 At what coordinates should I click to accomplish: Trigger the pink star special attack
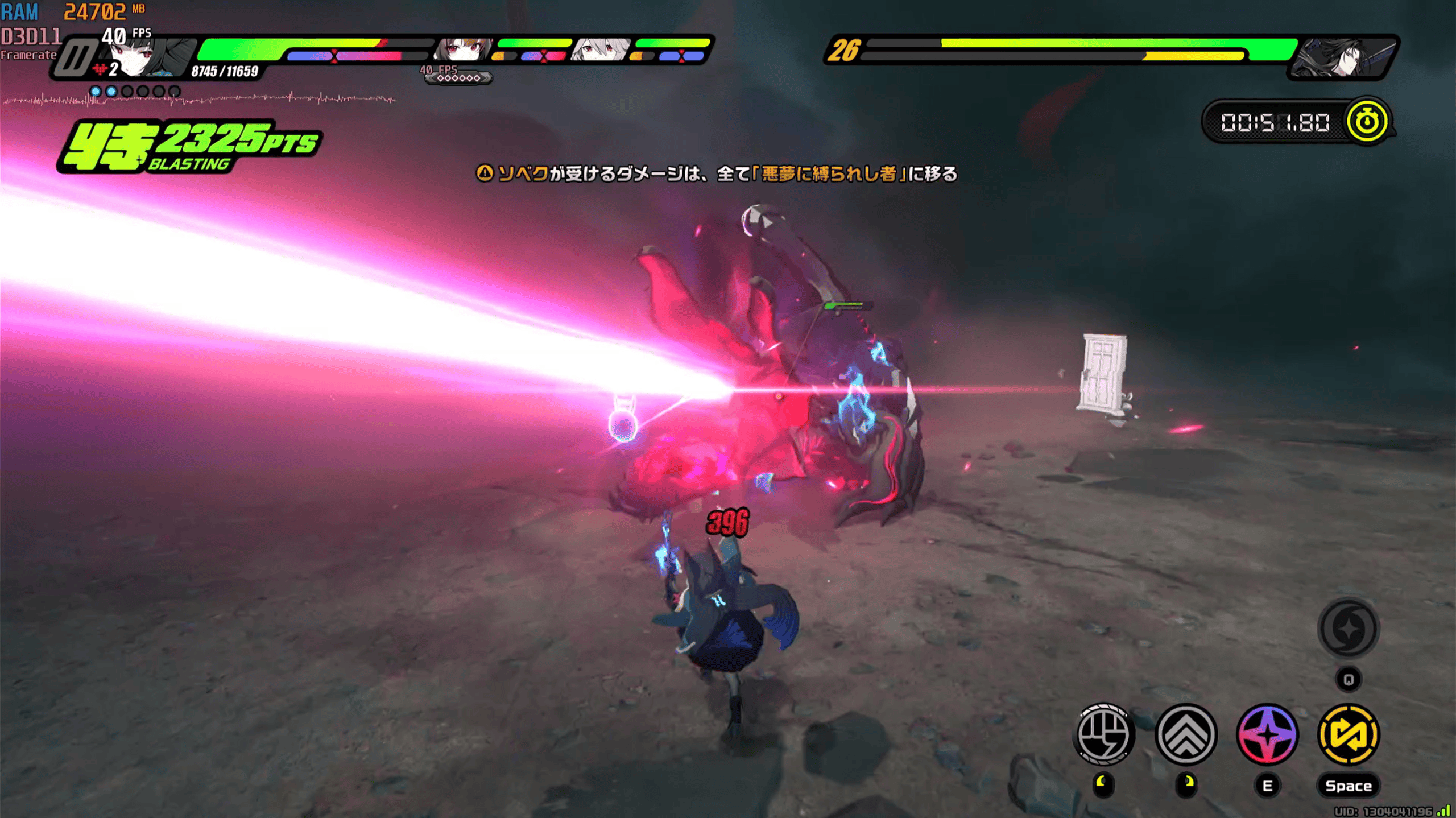pyautogui.click(x=1267, y=734)
